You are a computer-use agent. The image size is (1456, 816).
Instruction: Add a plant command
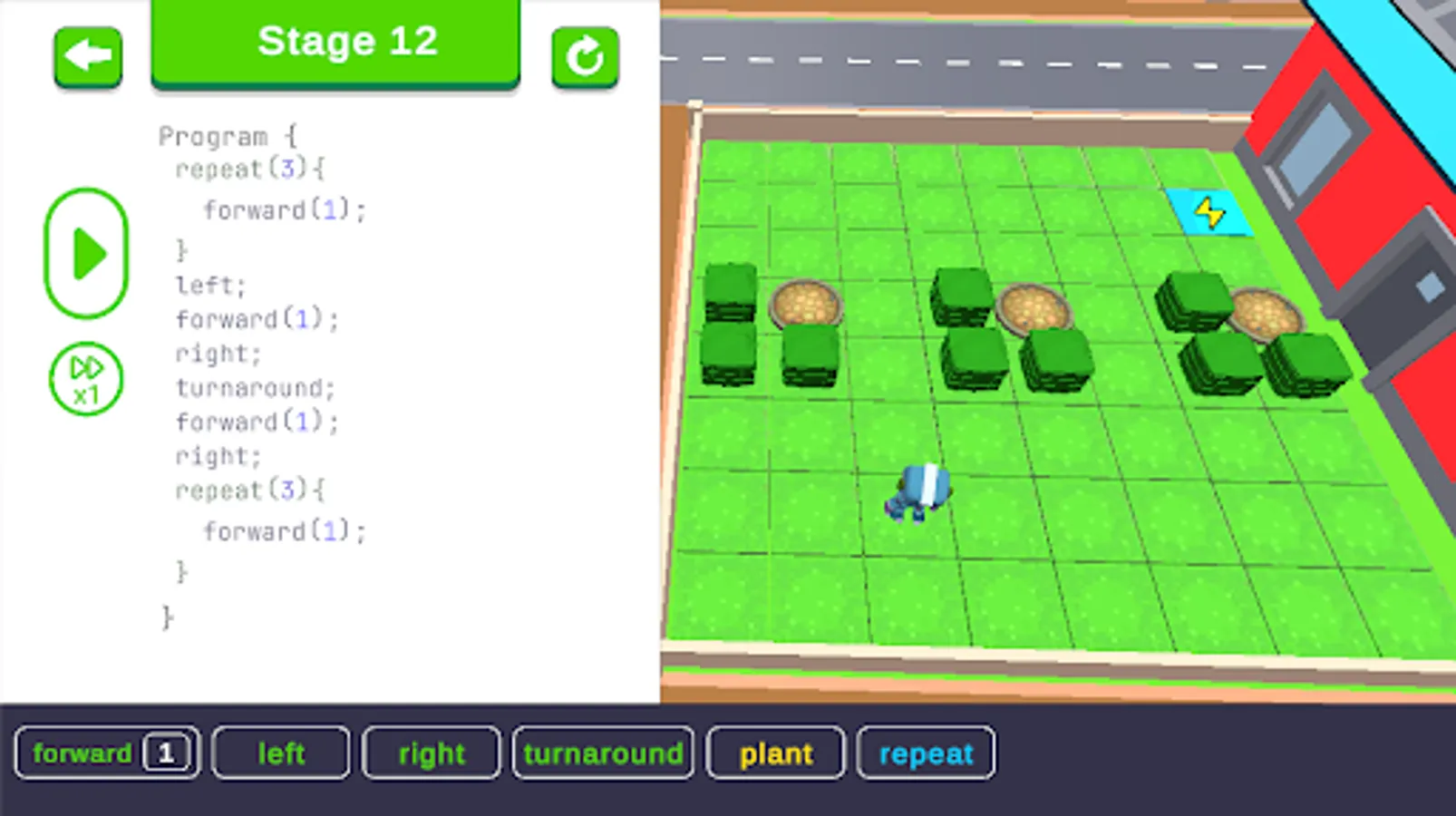tap(775, 752)
